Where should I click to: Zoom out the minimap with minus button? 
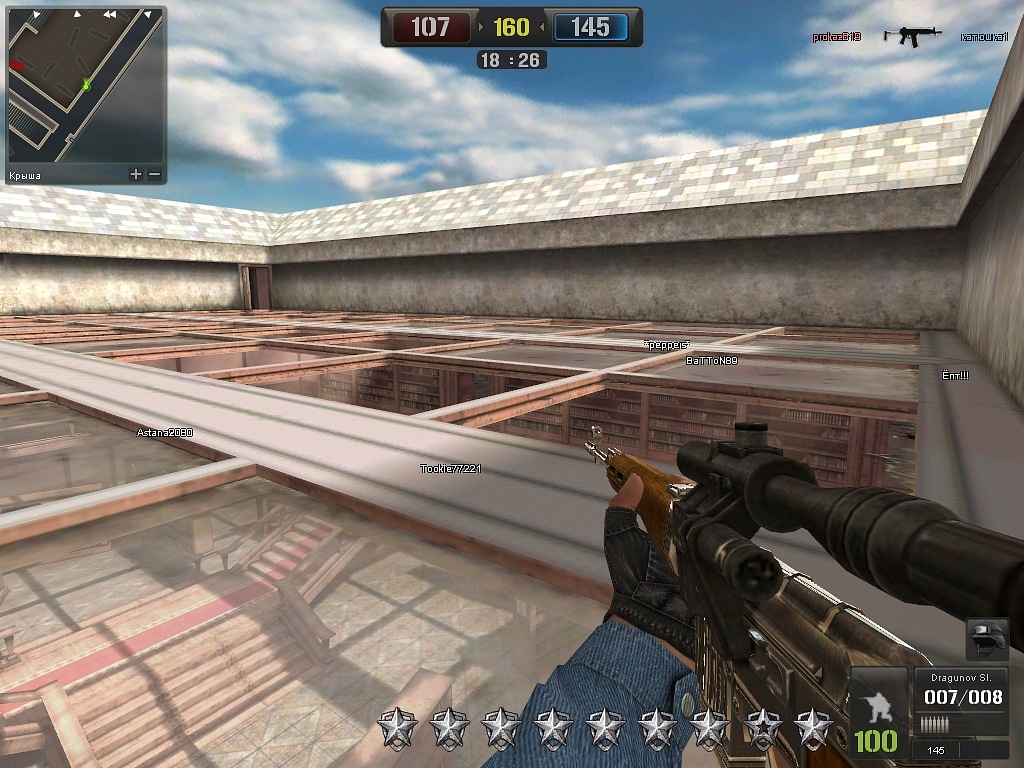coord(154,175)
